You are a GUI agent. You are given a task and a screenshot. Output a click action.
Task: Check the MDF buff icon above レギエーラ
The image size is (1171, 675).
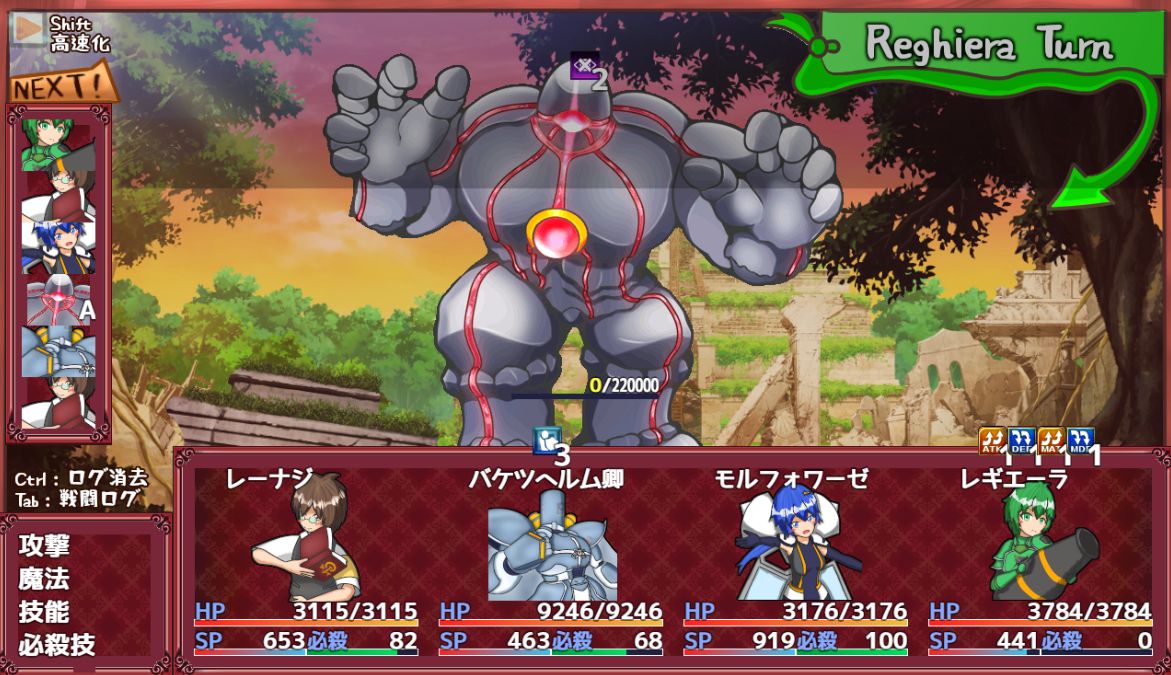[1080, 441]
